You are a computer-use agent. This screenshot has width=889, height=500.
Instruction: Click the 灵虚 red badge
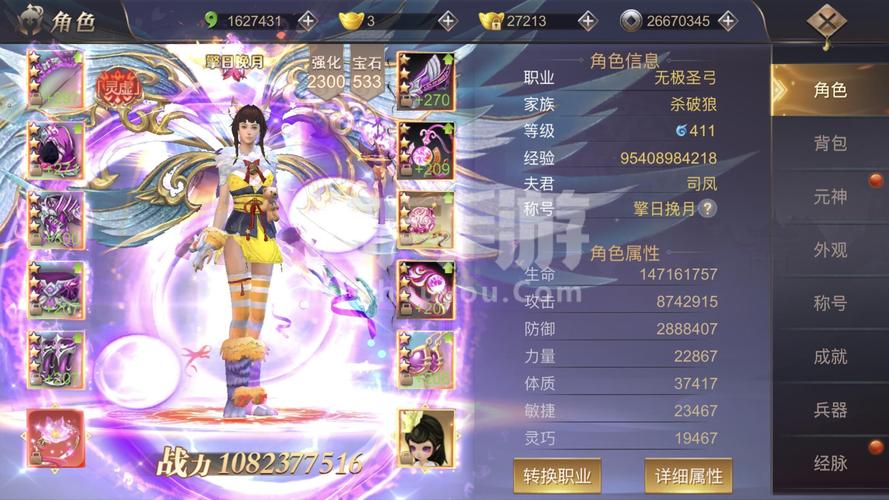tap(119, 87)
